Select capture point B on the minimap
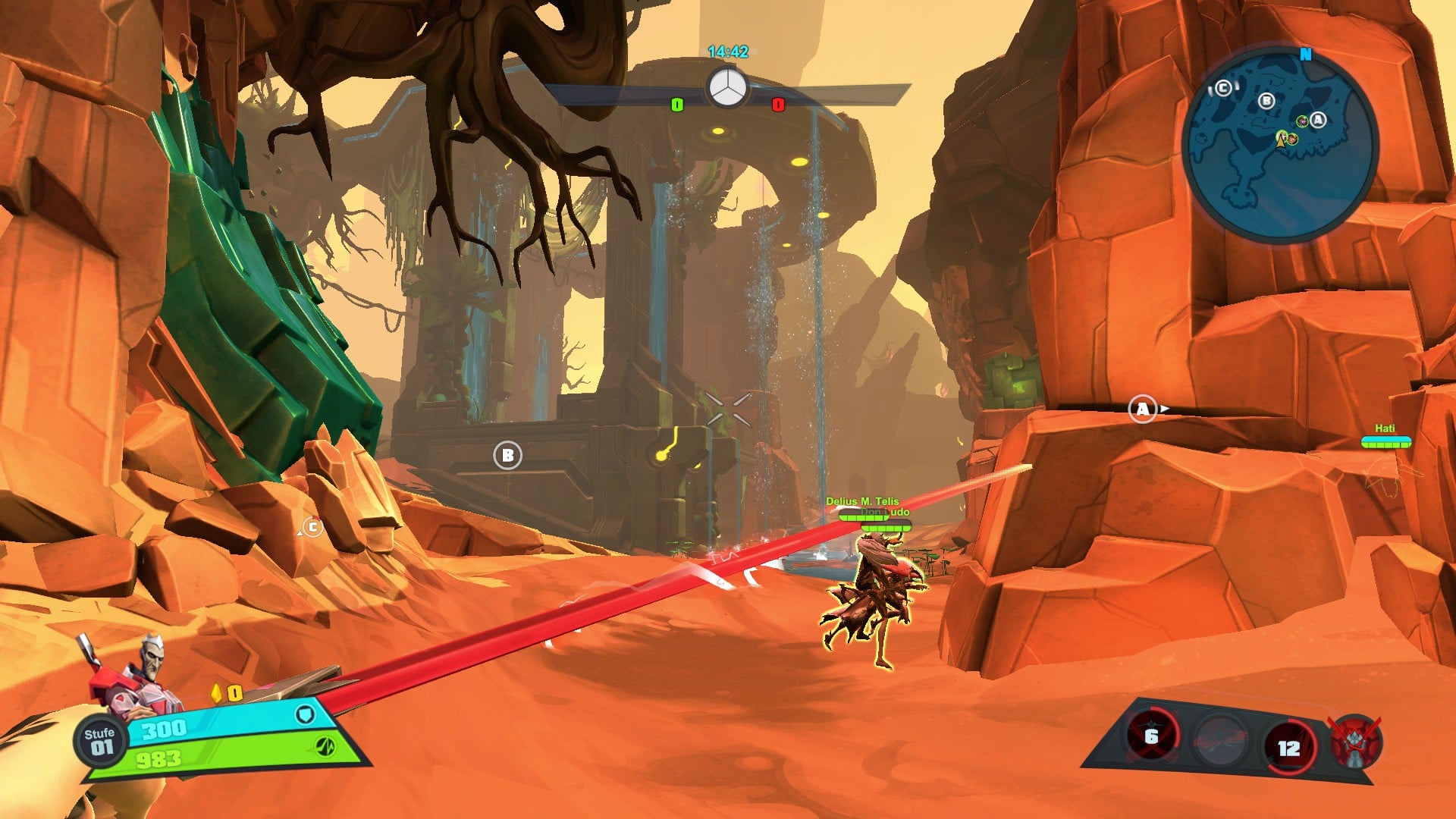 tap(1266, 101)
